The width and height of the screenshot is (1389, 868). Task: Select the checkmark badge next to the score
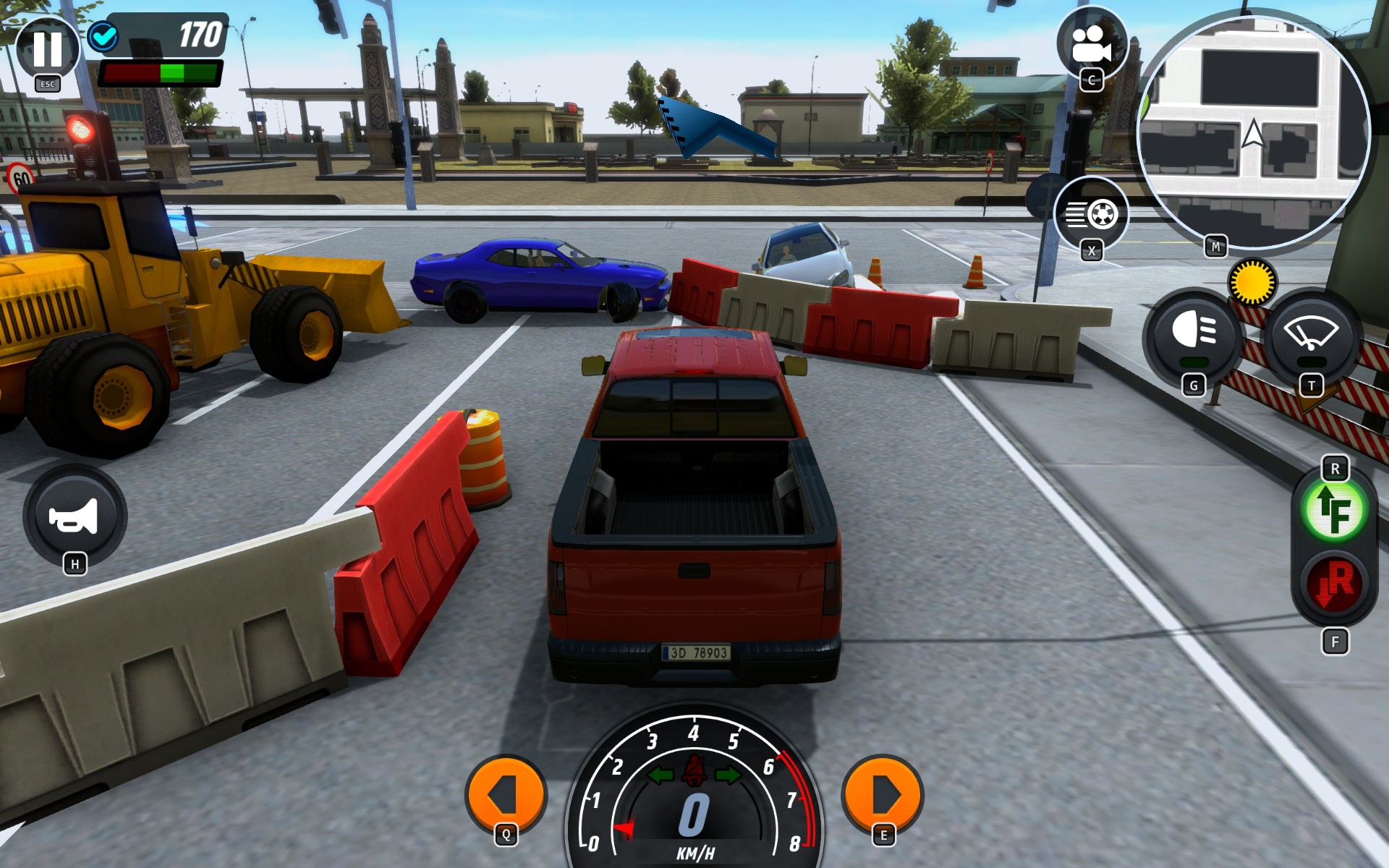(x=103, y=36)
